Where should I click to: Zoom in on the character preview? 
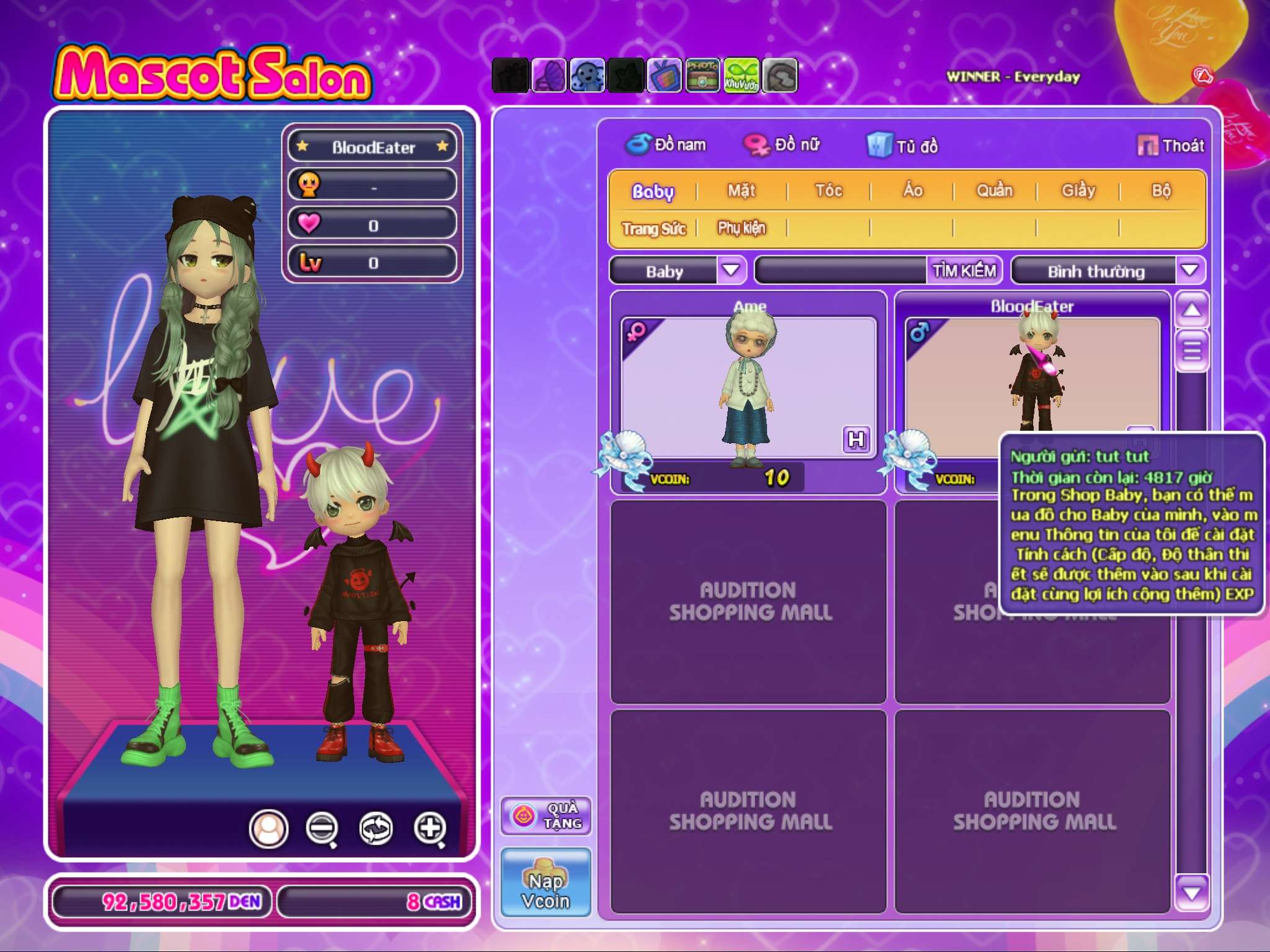[430, 828]
